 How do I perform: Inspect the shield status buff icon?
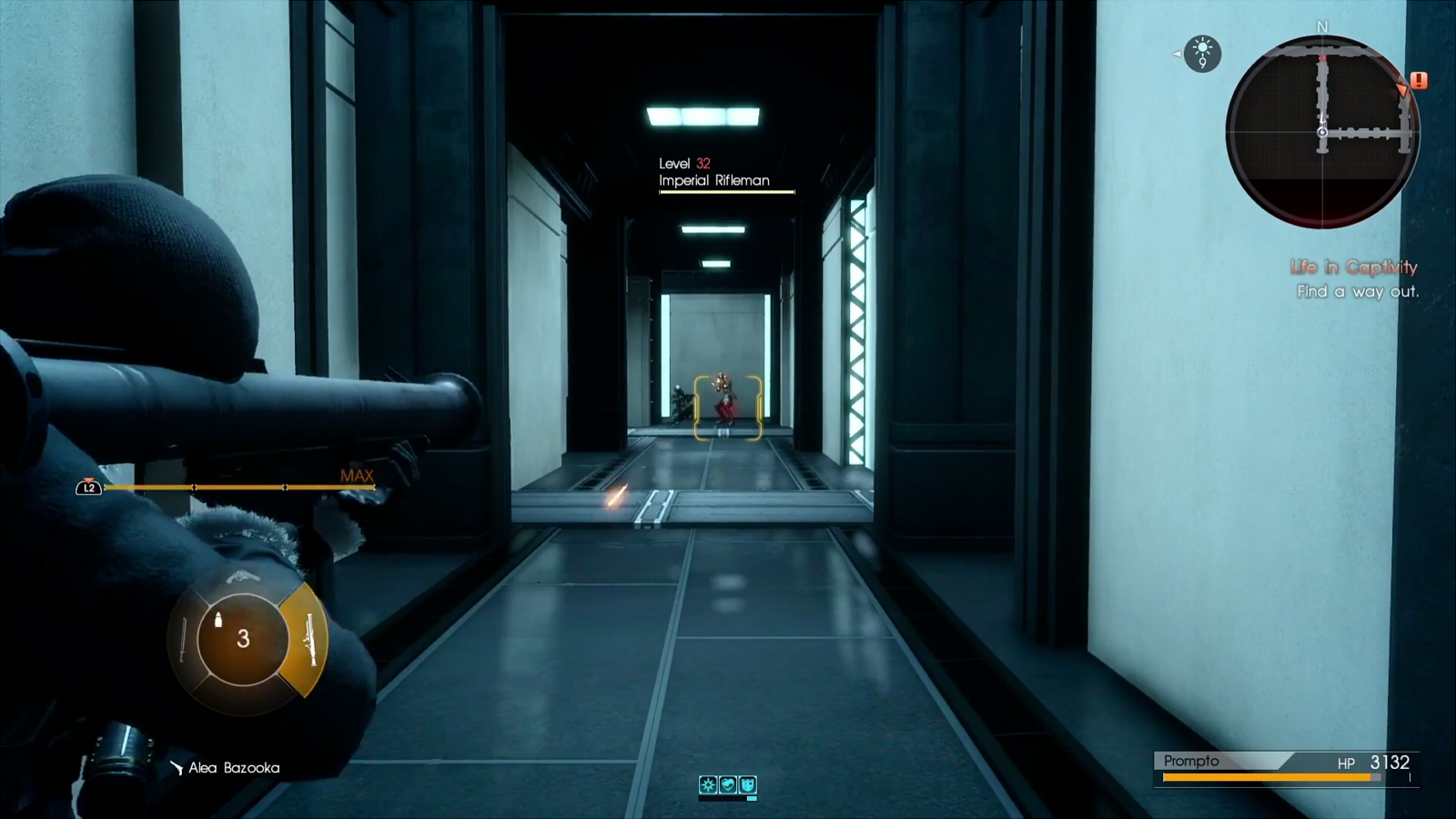coord(747,784)
